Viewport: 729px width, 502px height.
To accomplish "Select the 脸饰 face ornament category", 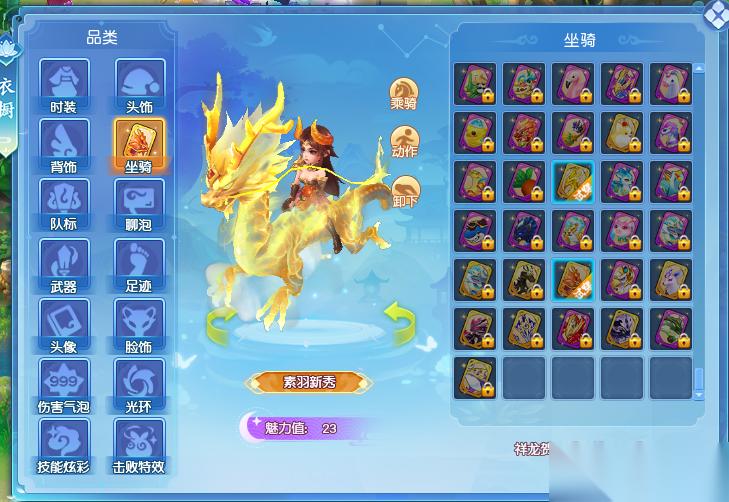I will pyautogui.click(x=139, y=324).
